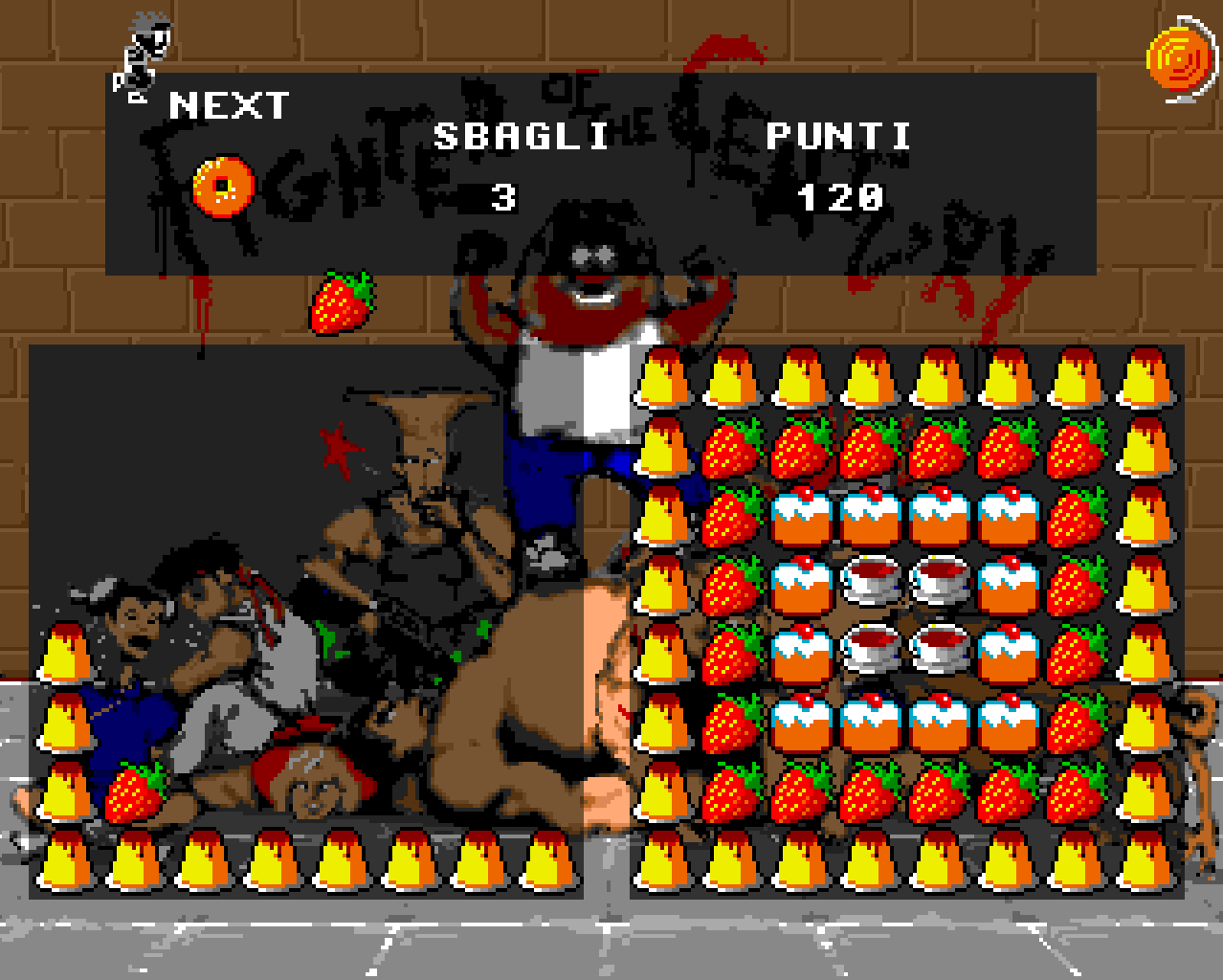The height and width of the screenshot is (980, 1223).
Task: Click the falling strawberry piece above the left board
Action: pyautogui.click(x=342, y=301)
